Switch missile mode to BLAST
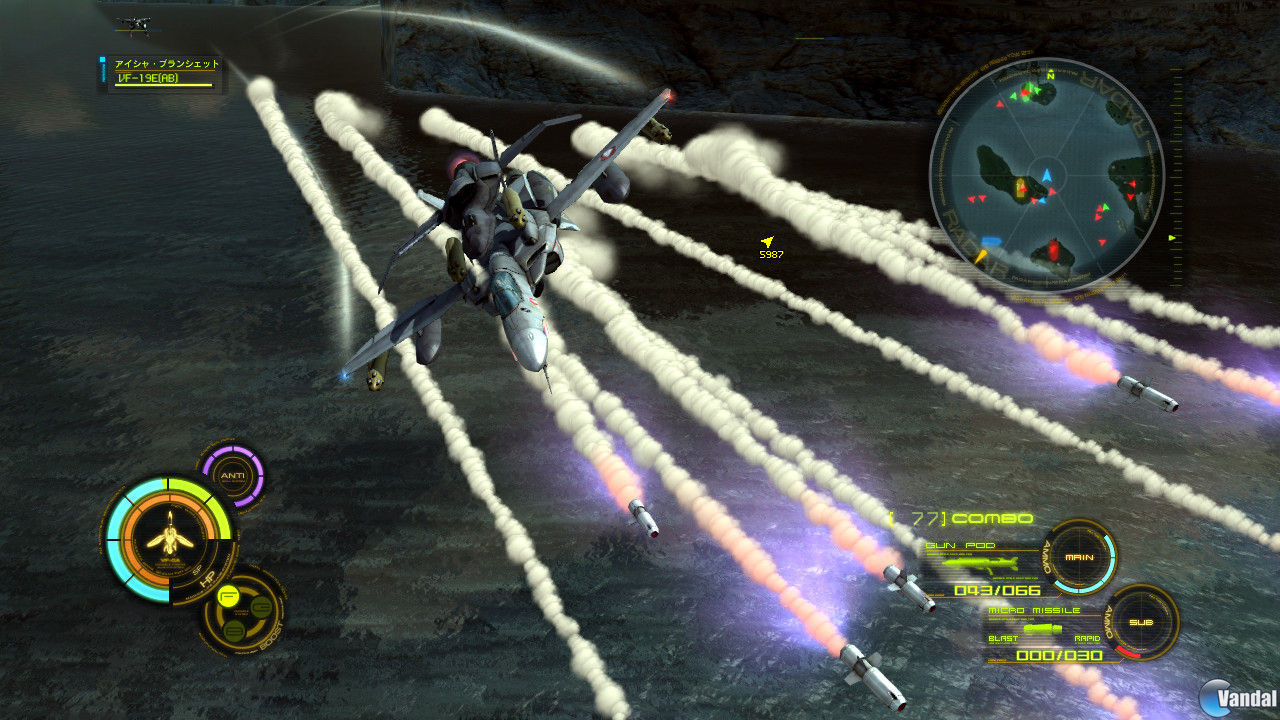 tap(1004, 637)
